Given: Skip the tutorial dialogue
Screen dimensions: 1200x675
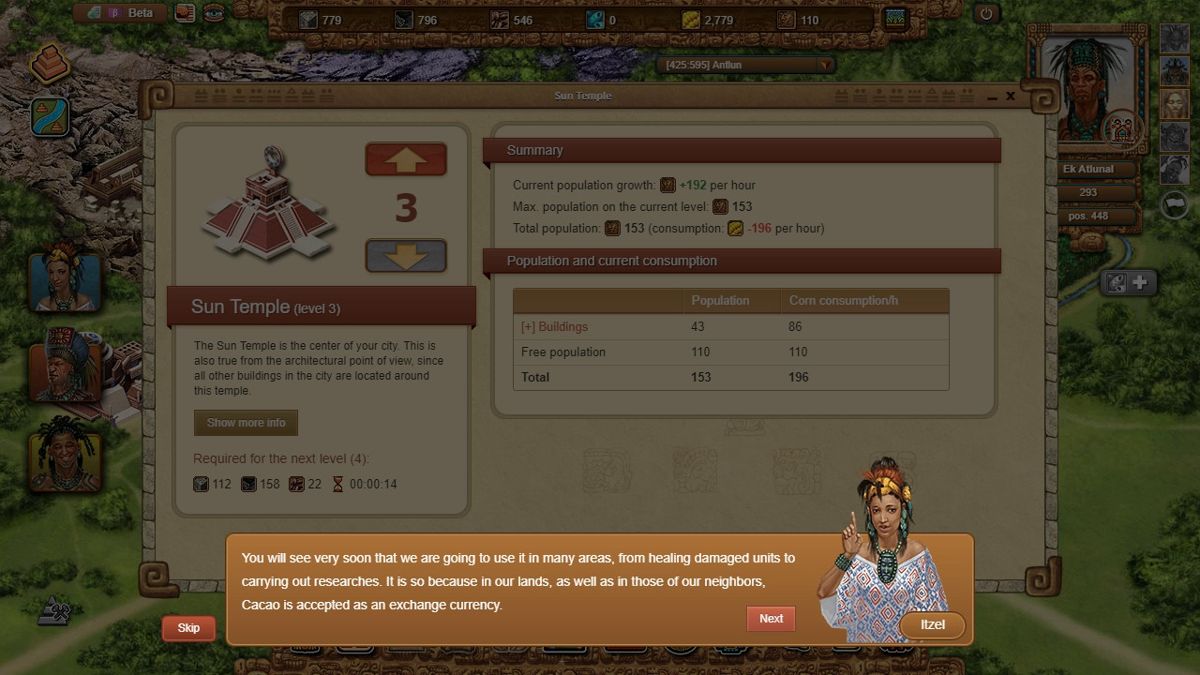Looking at the screenshot, I should coord(188,628).
